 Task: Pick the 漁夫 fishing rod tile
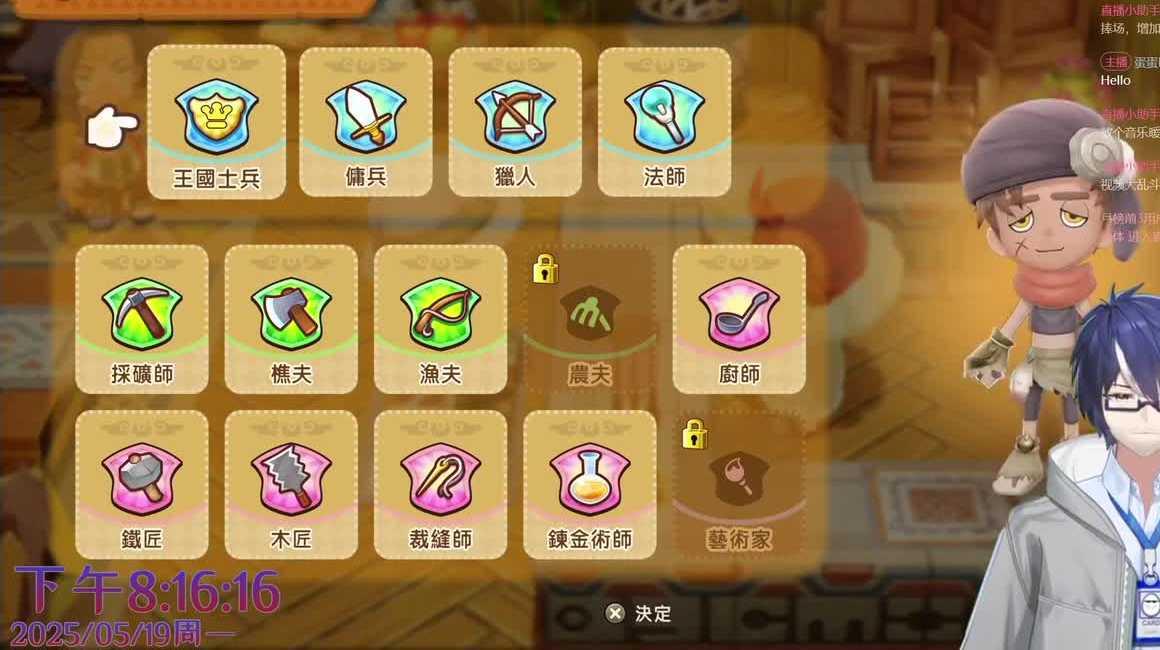click(x=440, y=319)
